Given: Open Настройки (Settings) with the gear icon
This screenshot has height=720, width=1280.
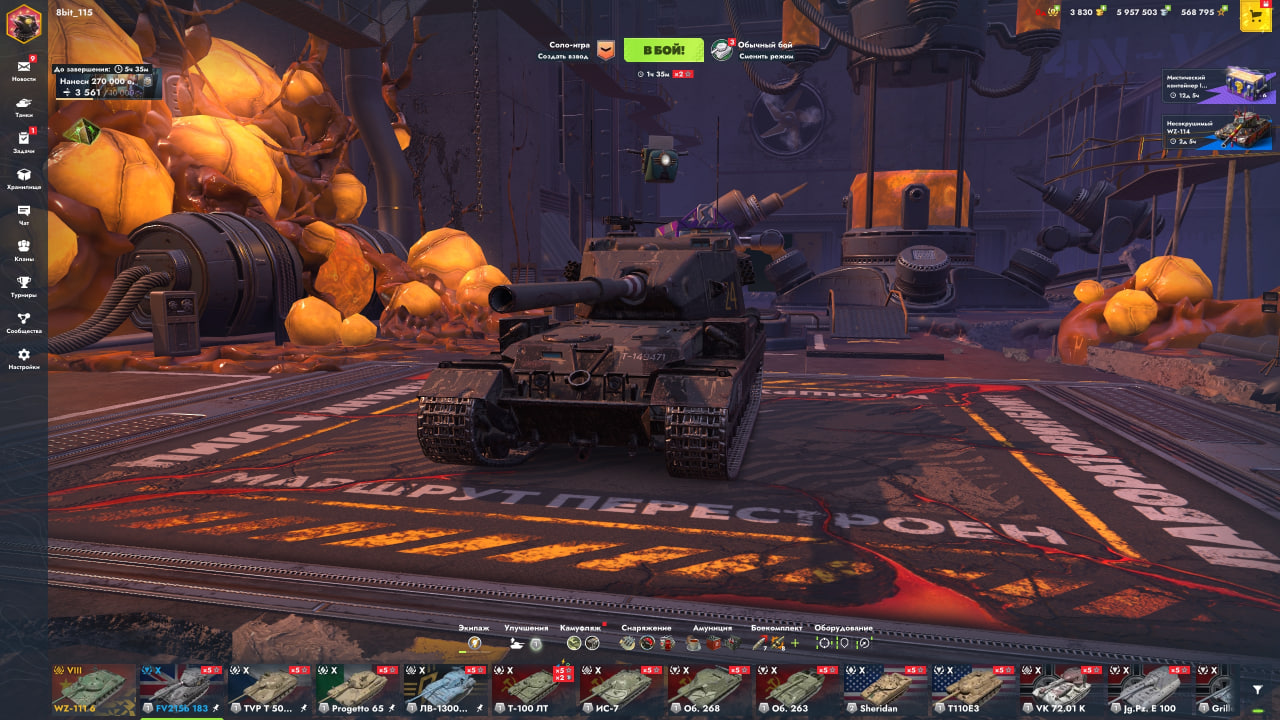Looking at the screenshot, I should click(24, 358).
